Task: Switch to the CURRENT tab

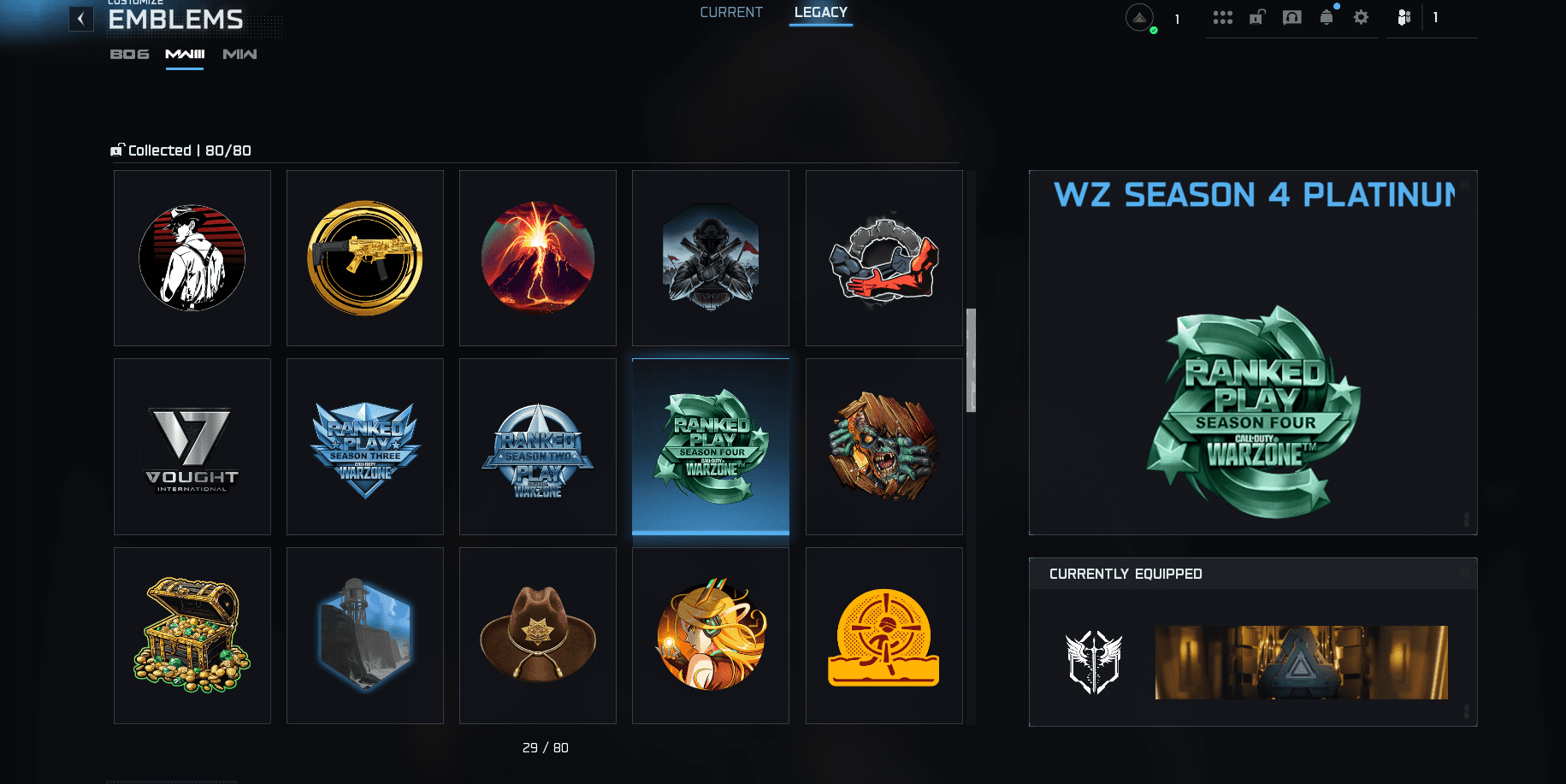Action: coord(731,12)
